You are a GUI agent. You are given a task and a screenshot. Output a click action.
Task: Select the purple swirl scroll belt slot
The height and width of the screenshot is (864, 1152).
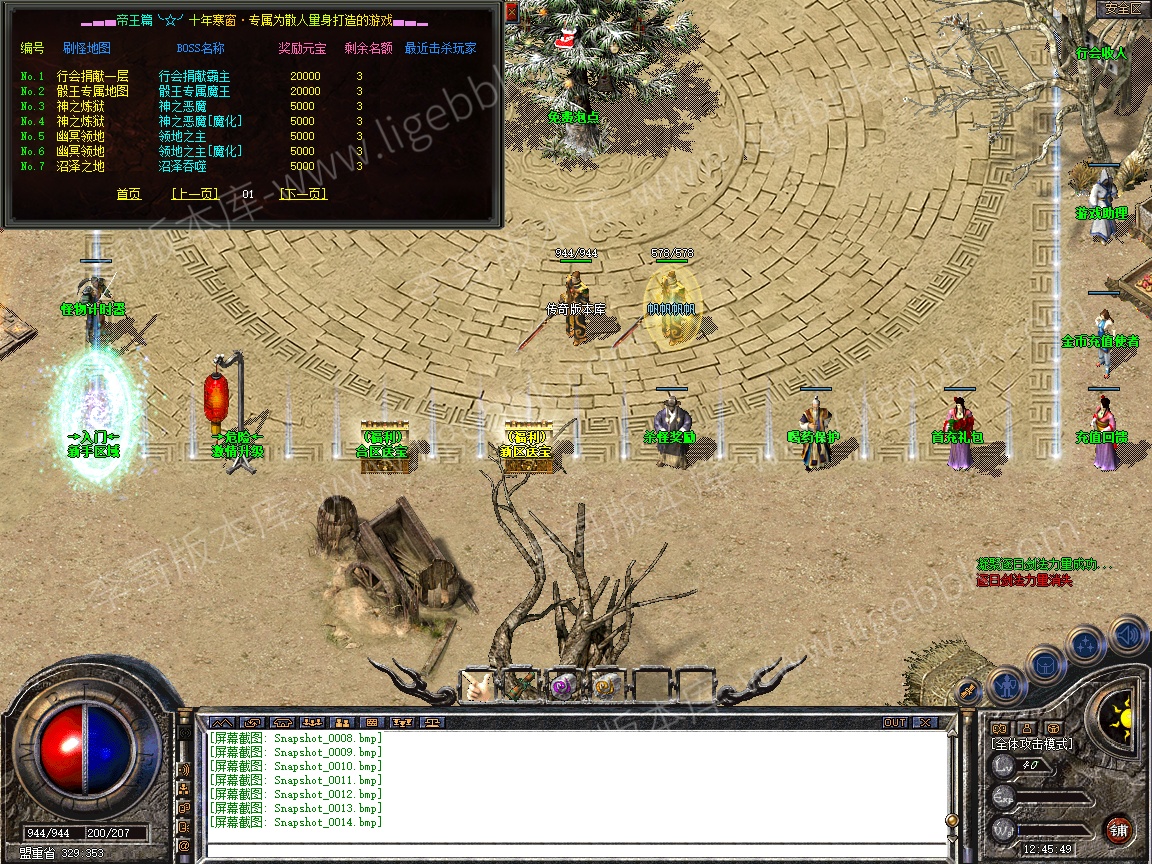pyautogui.click(x=563, y=685)
